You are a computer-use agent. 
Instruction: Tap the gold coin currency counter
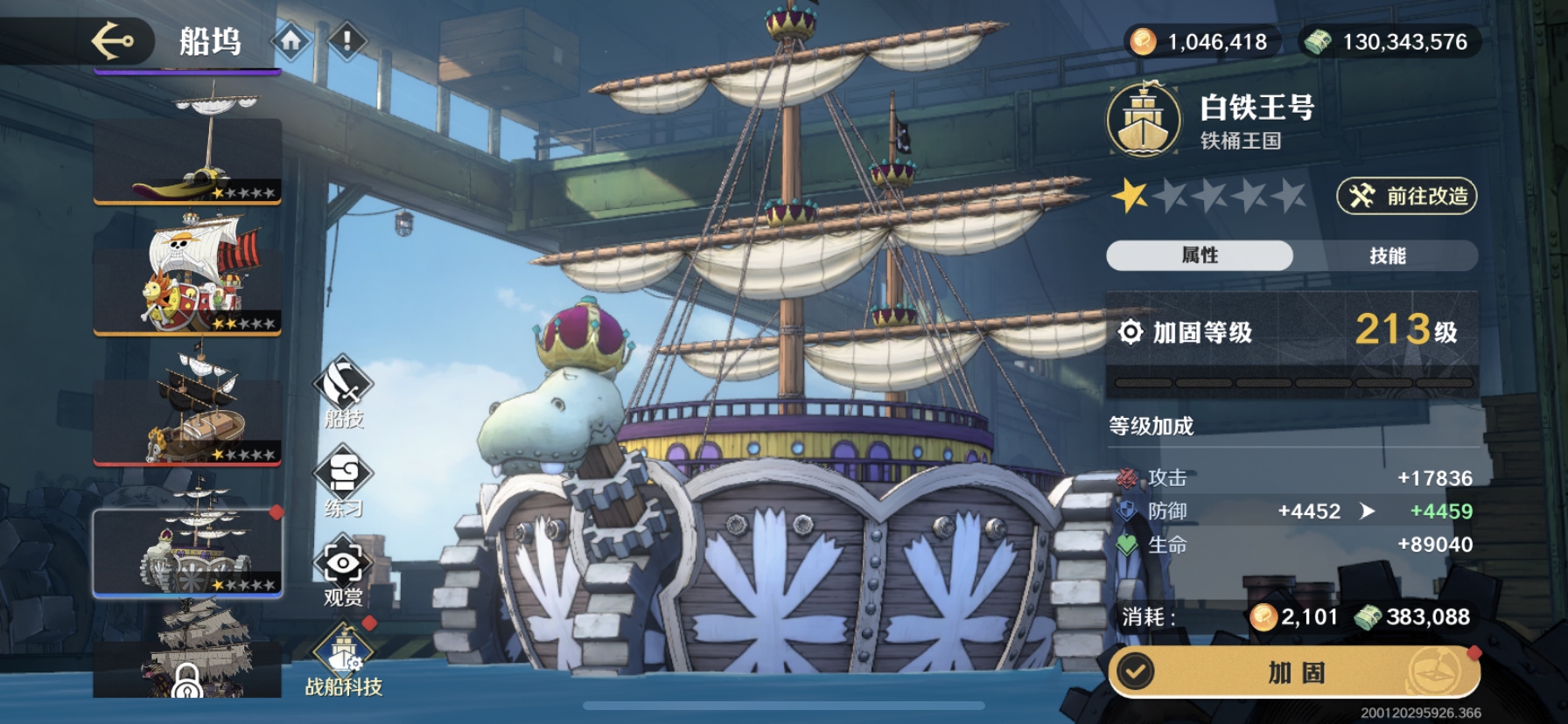click(1202, 41)
